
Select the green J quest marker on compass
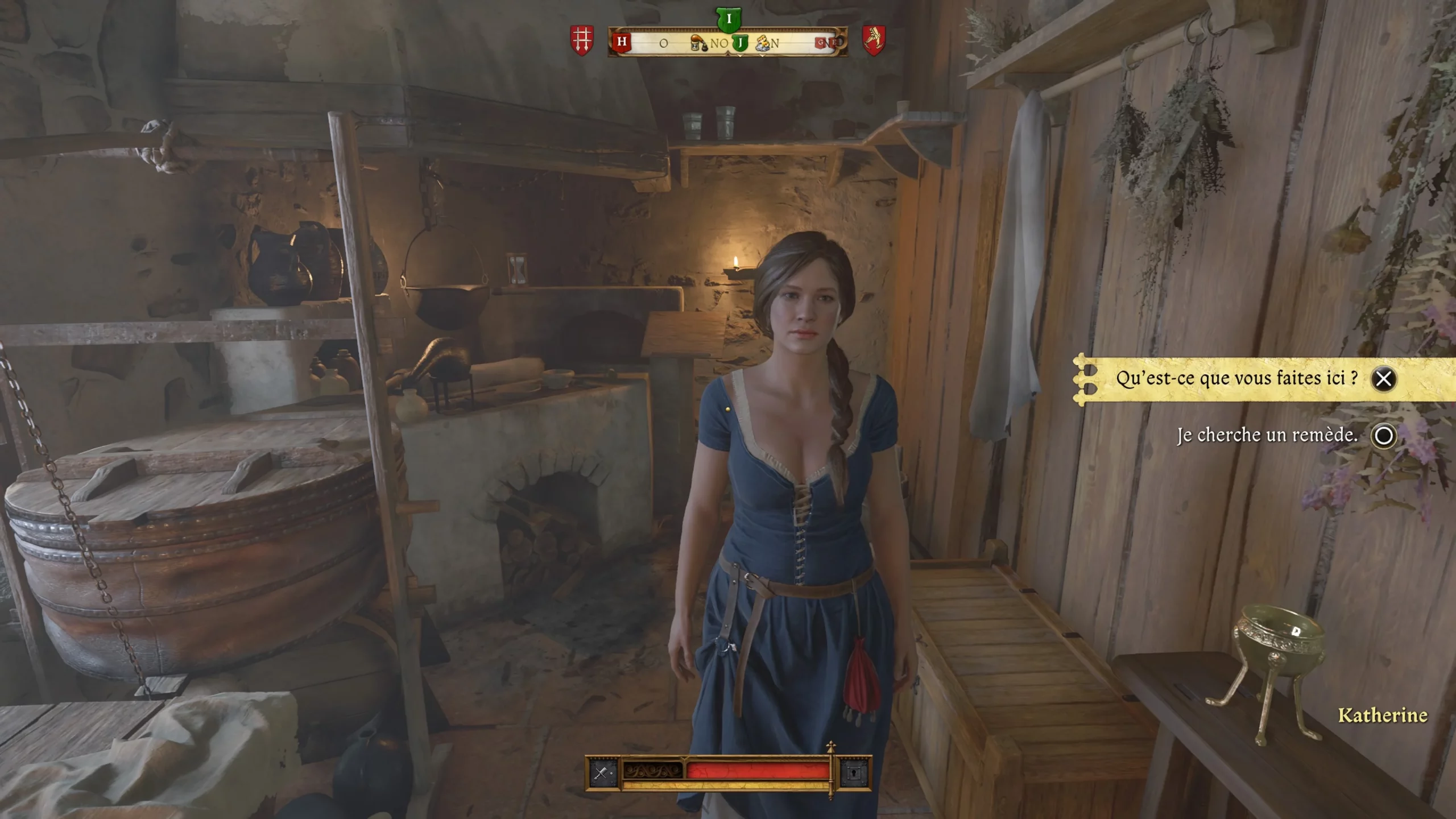(740, 42)
